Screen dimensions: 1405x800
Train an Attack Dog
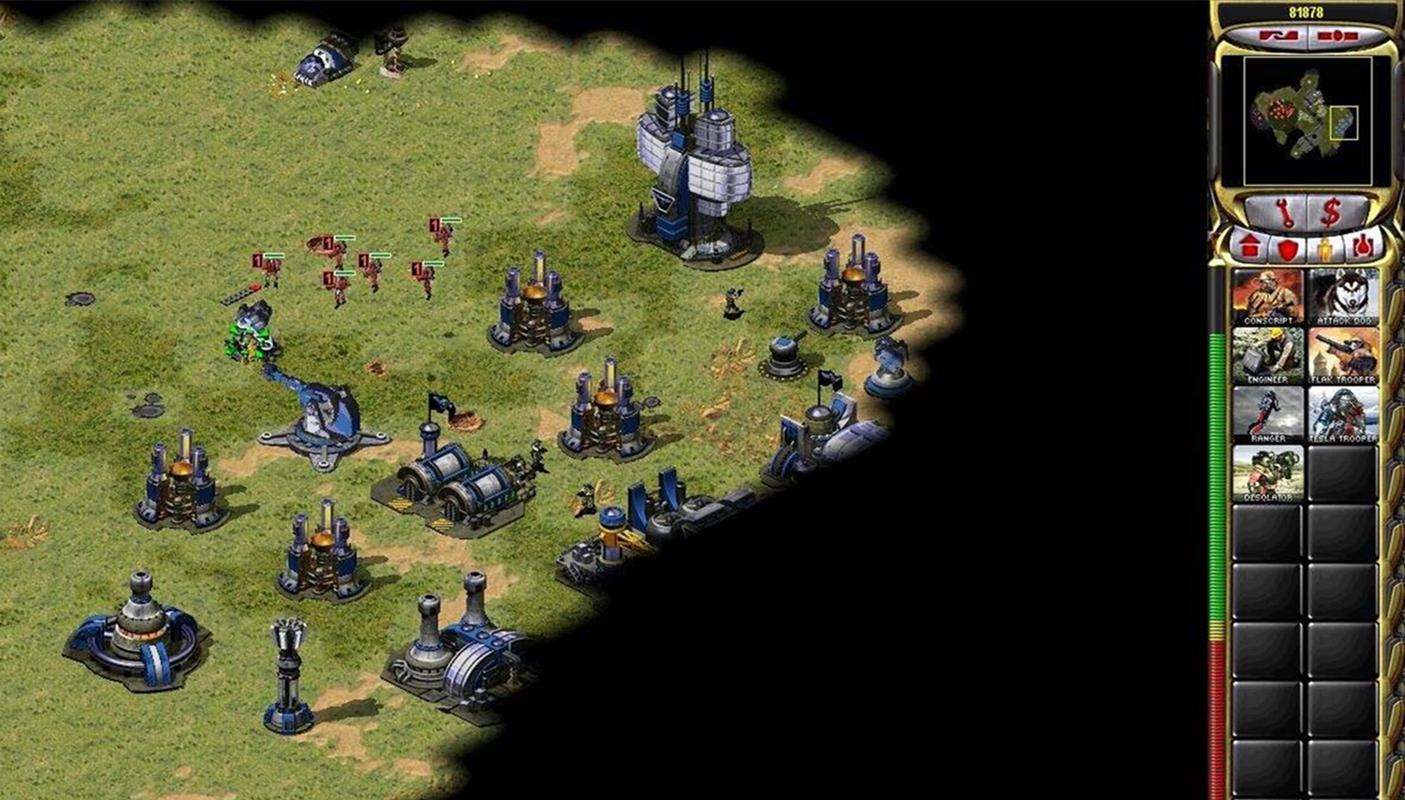pos(1343,296)
